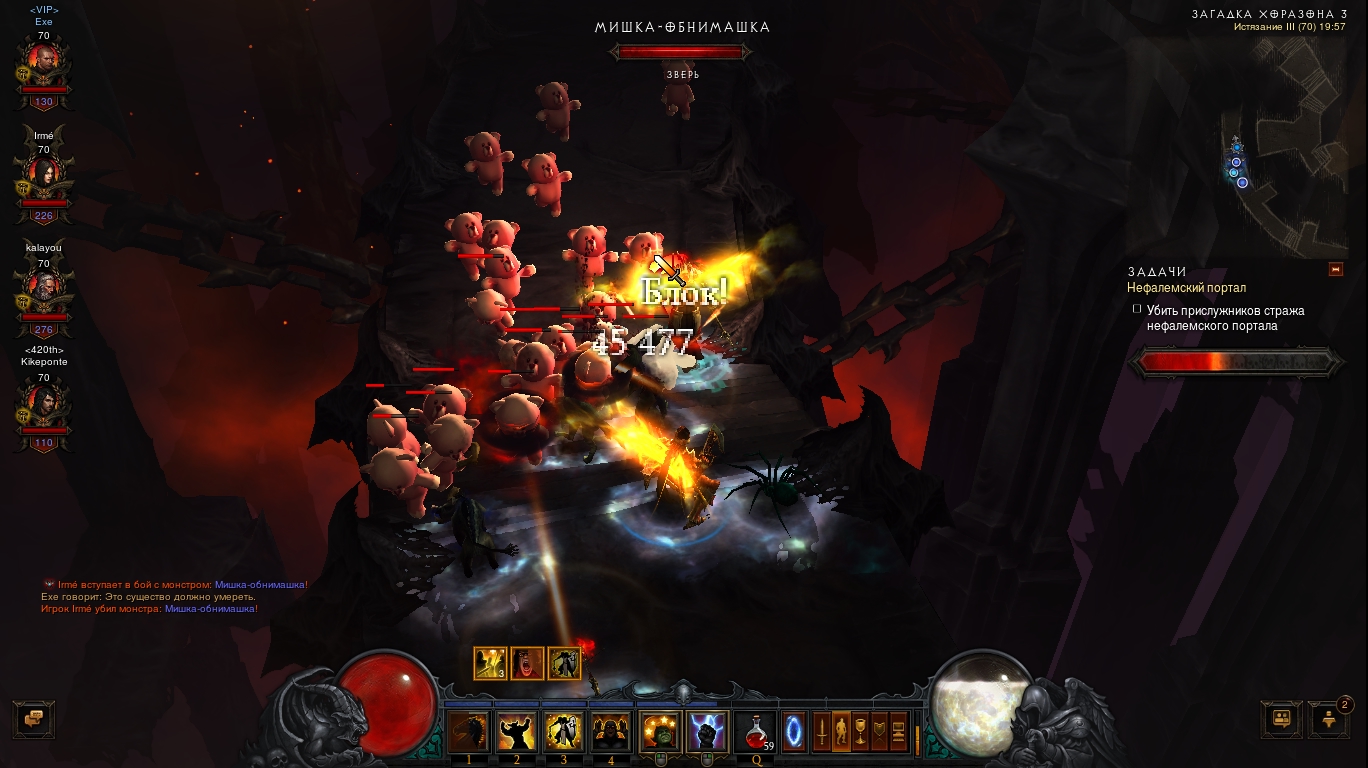Use the roaring beast skill in slot 2
The image size is (1368, 768).
[x=517, y=732]
